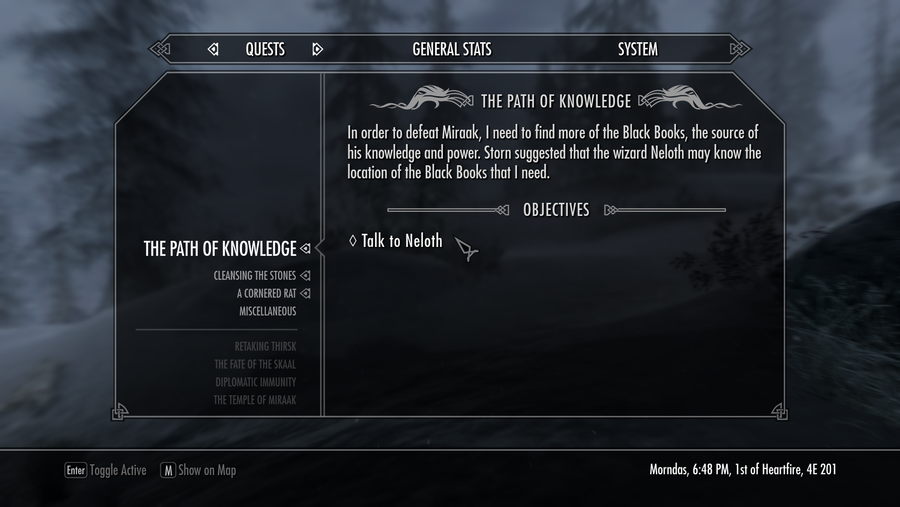
Task: Choose the Cleansing the Stones quest
Action: coord(254,276)
